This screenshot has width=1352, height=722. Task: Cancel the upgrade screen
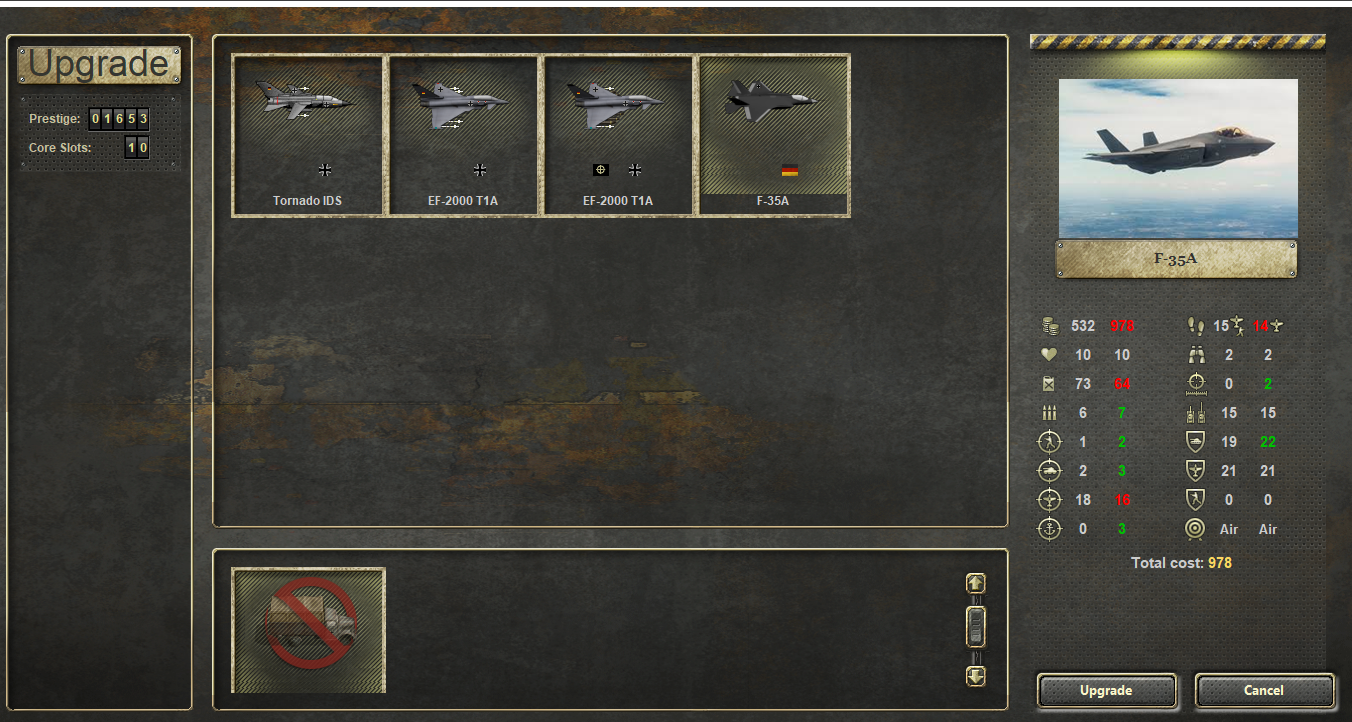(x=1264, y=691)
